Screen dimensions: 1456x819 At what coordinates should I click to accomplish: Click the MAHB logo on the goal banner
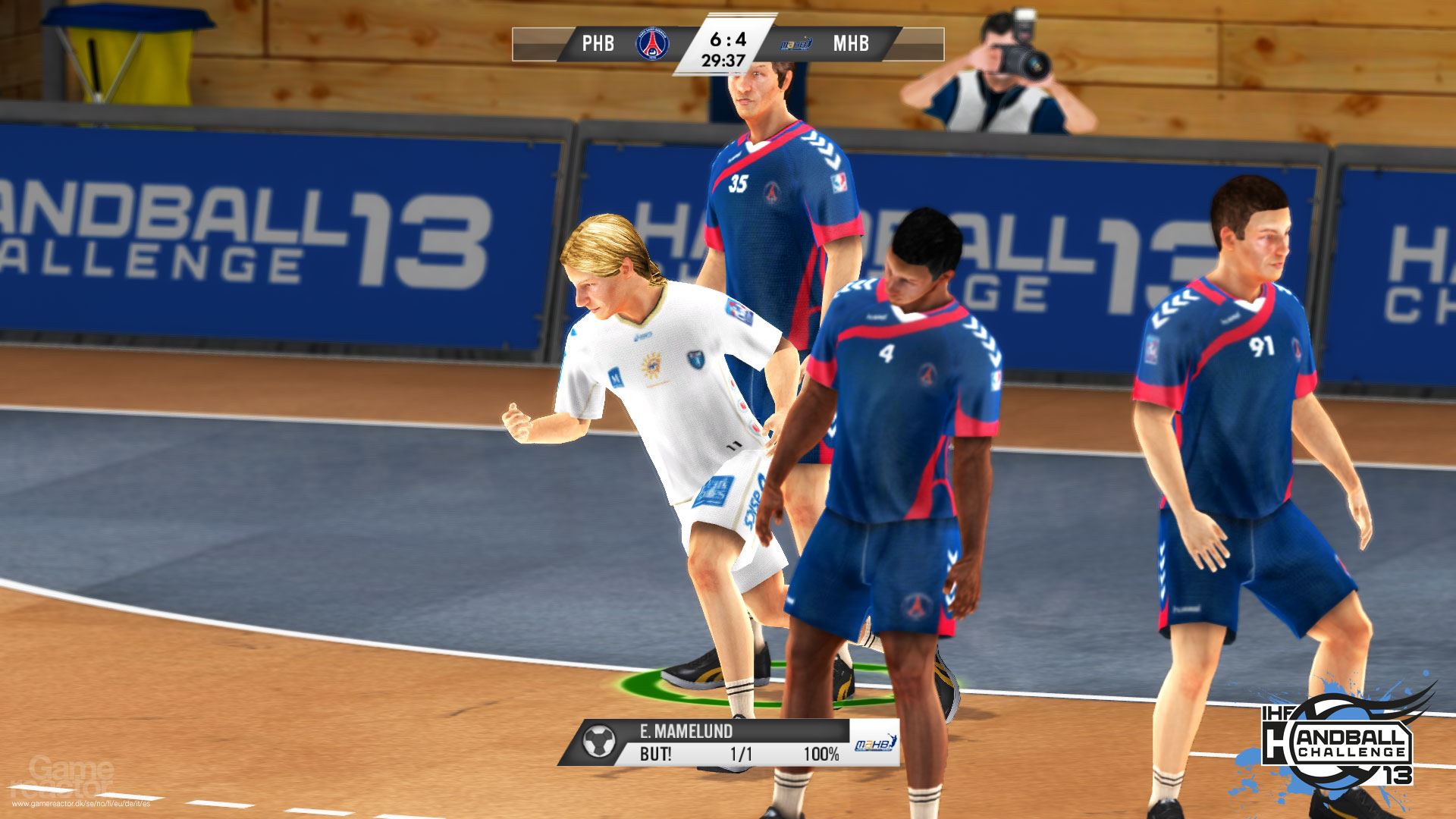click(x=875, y=745)
